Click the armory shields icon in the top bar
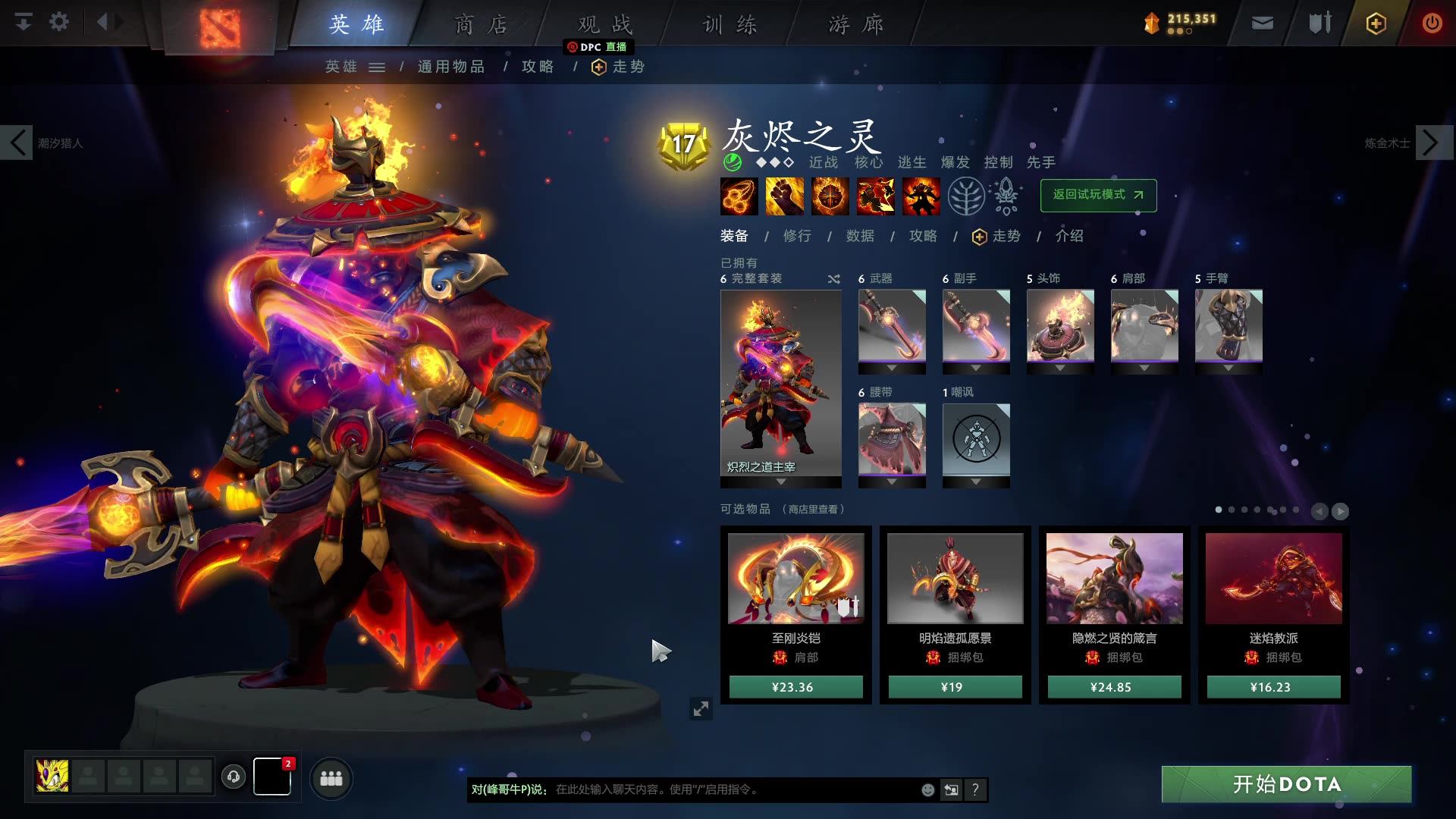This screenshot has height=819, width=1456. click(1318, 23)
